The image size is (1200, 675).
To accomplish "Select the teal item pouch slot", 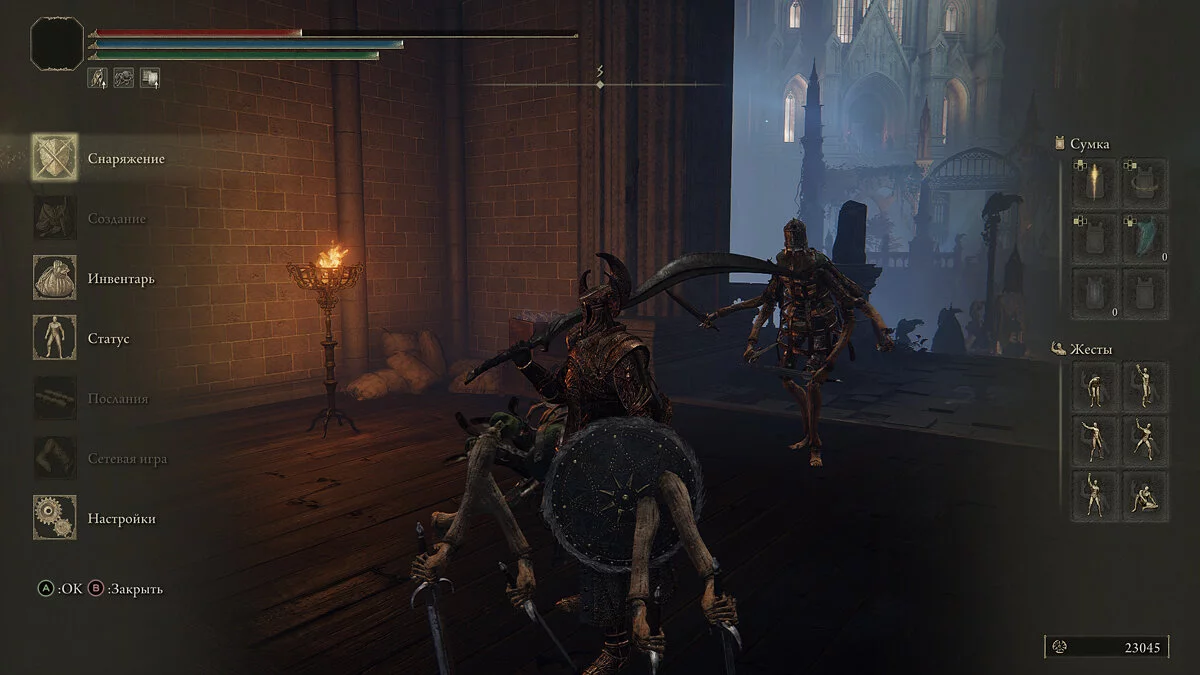I will point(1144,238).
